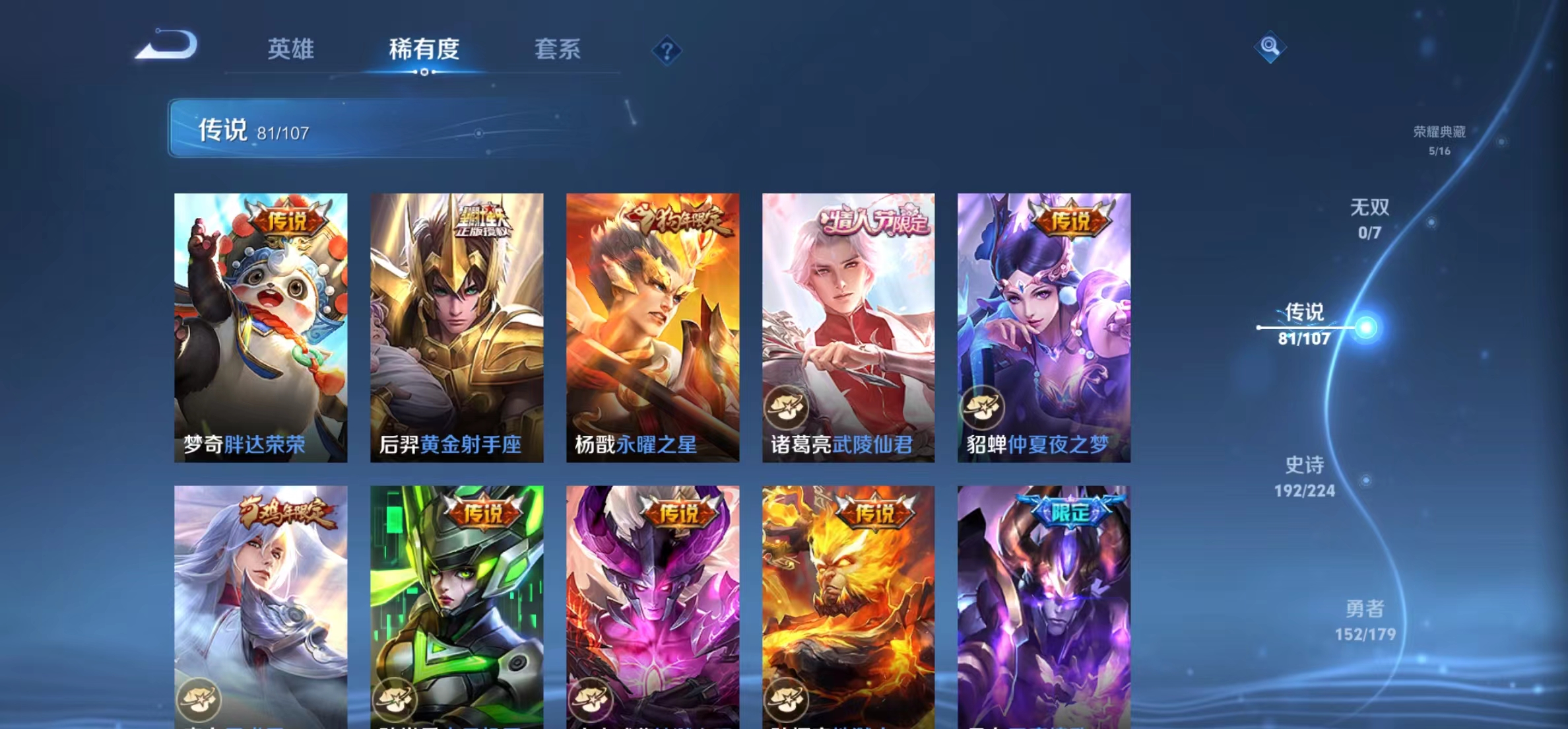This screenshot has height=729, width=1568.
Task: Open the help question mark icon
Action: (668, 50)
